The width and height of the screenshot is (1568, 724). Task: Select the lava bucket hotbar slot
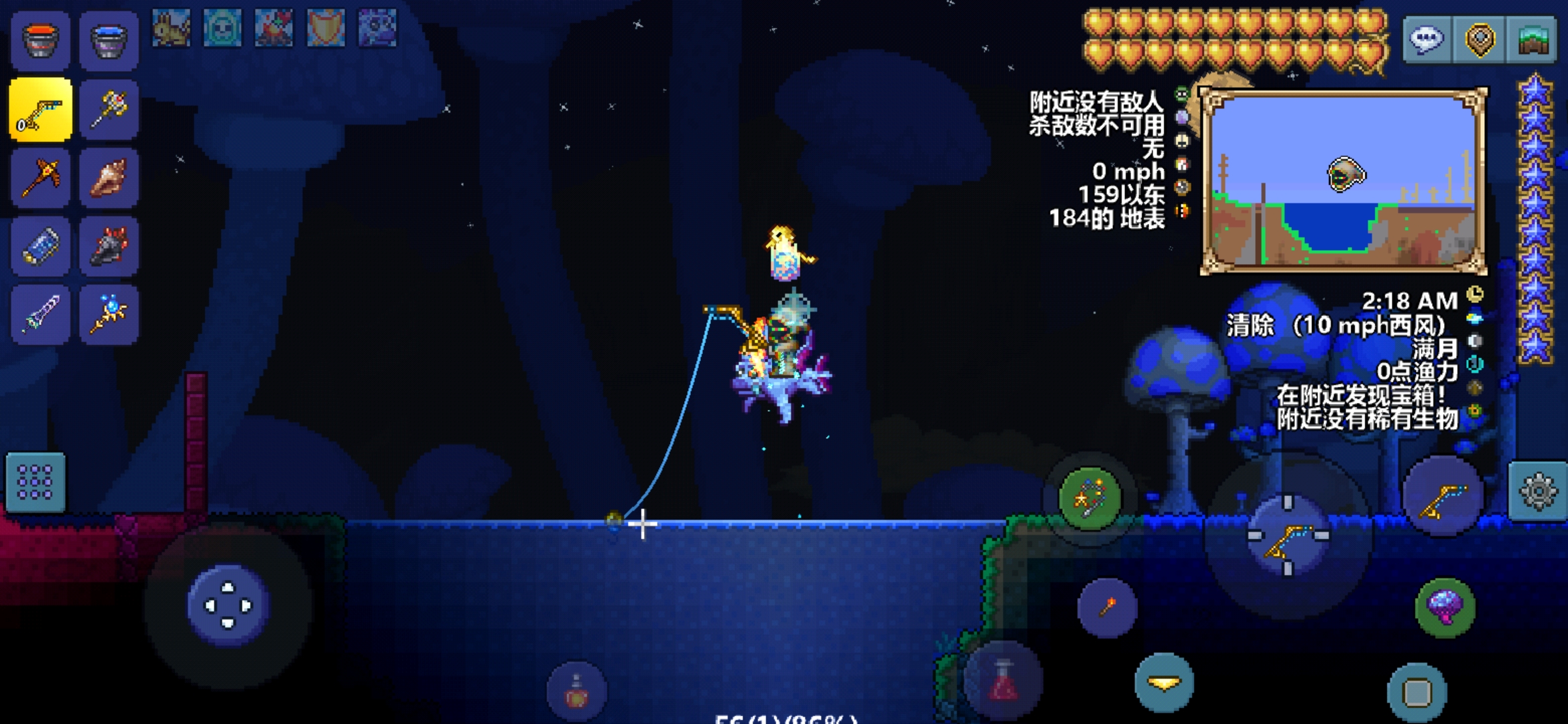[40, 40]
